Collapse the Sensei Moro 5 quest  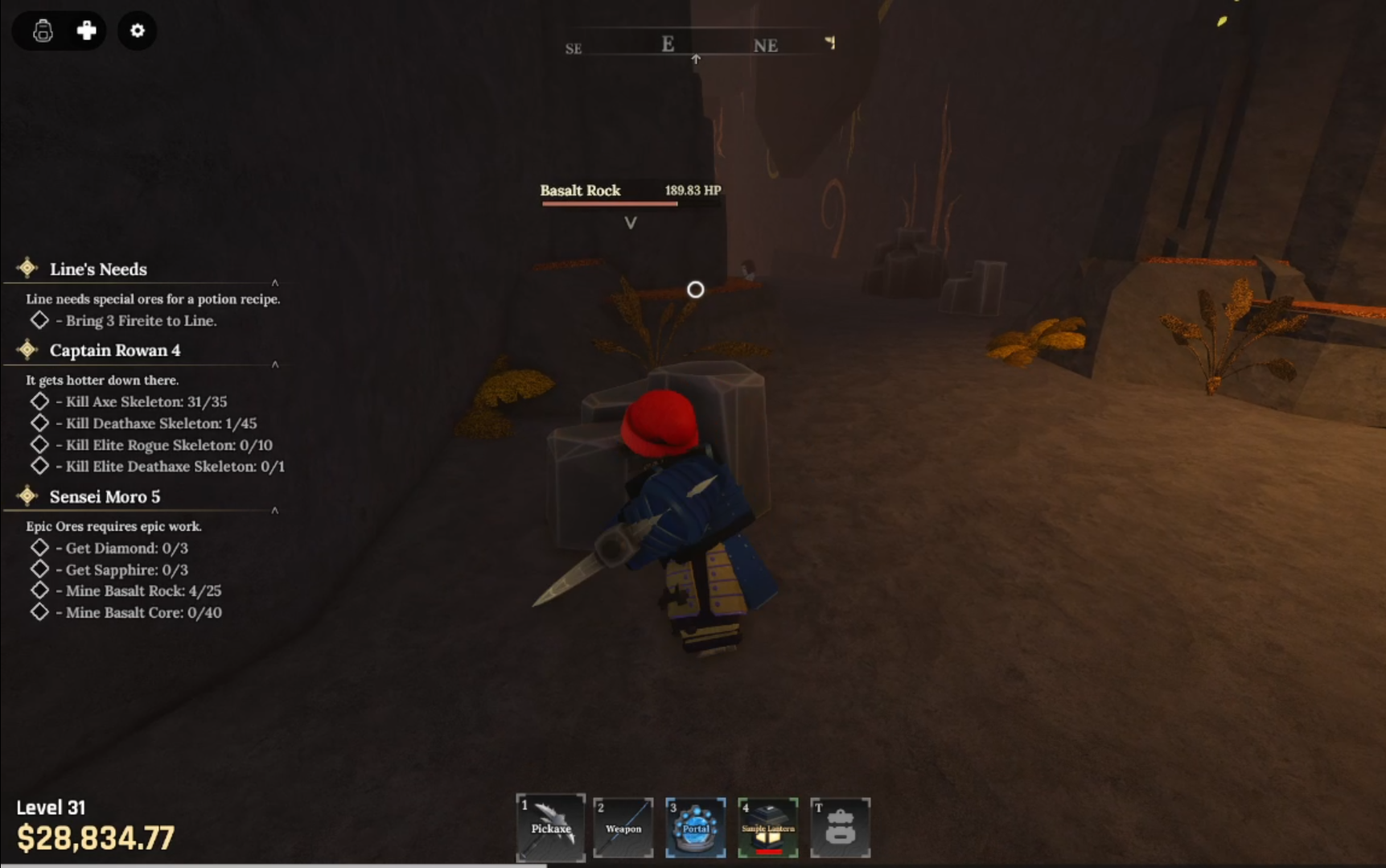[276, 510]
